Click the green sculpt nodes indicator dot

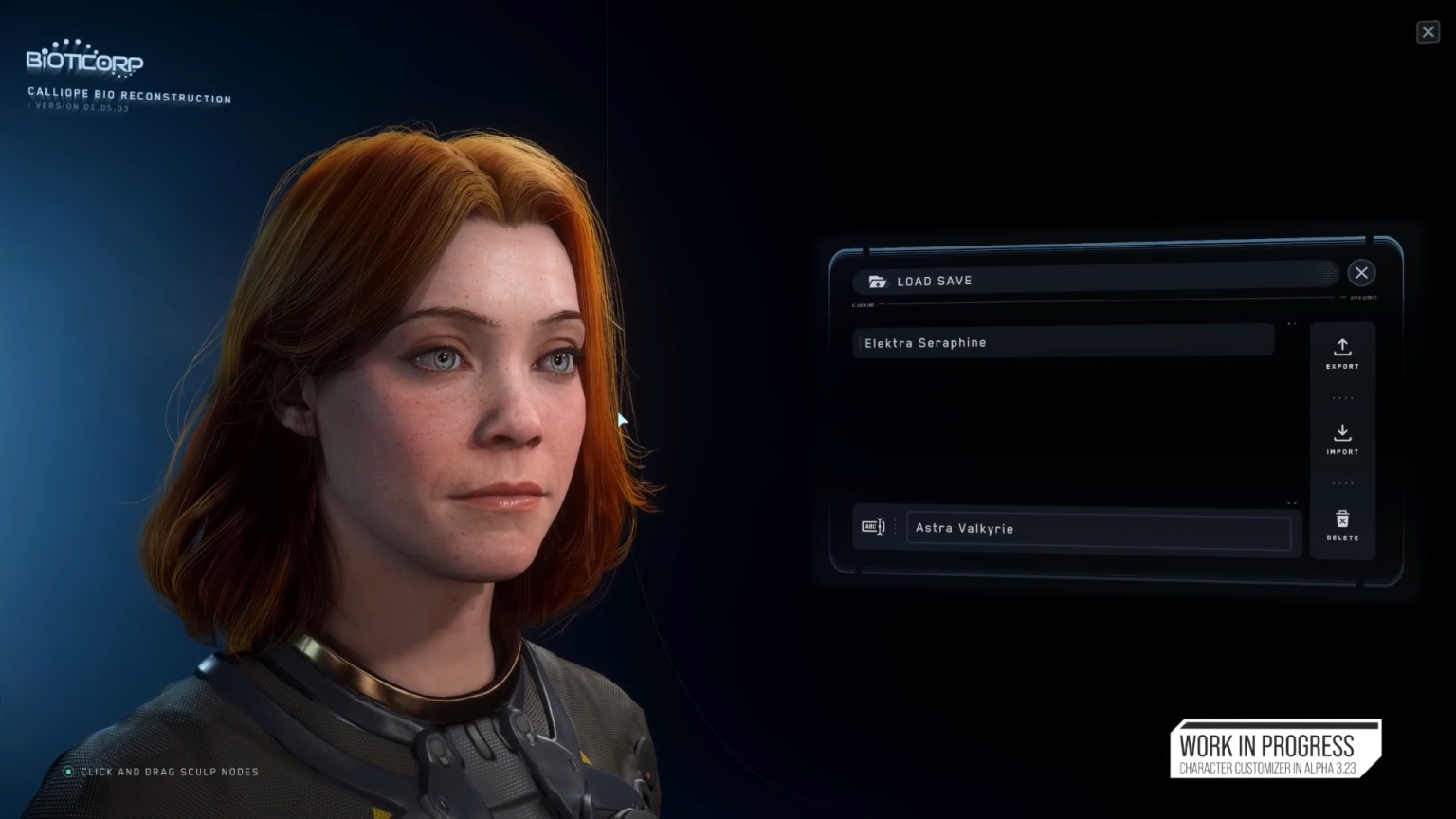(67, 772)
